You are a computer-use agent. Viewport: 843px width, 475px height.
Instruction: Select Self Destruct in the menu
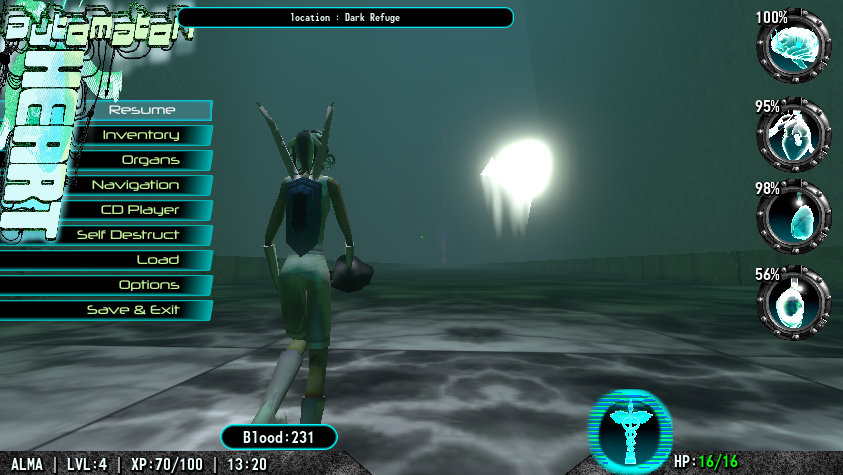click(128, 235)
